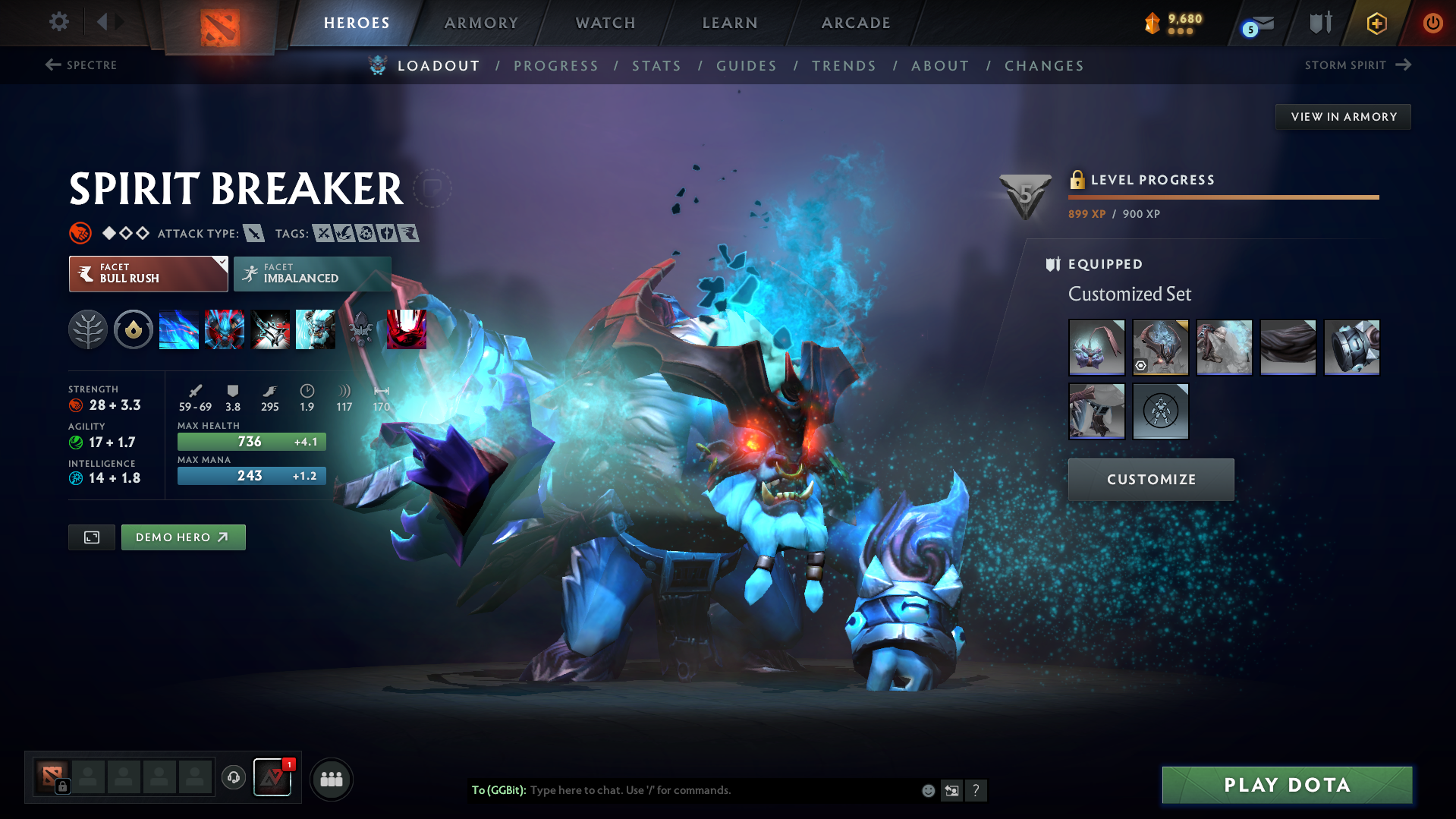The height and width of the screenshot is (819, 1456).
Task: Open the ARMORY menu item
Action: (481, 23)
